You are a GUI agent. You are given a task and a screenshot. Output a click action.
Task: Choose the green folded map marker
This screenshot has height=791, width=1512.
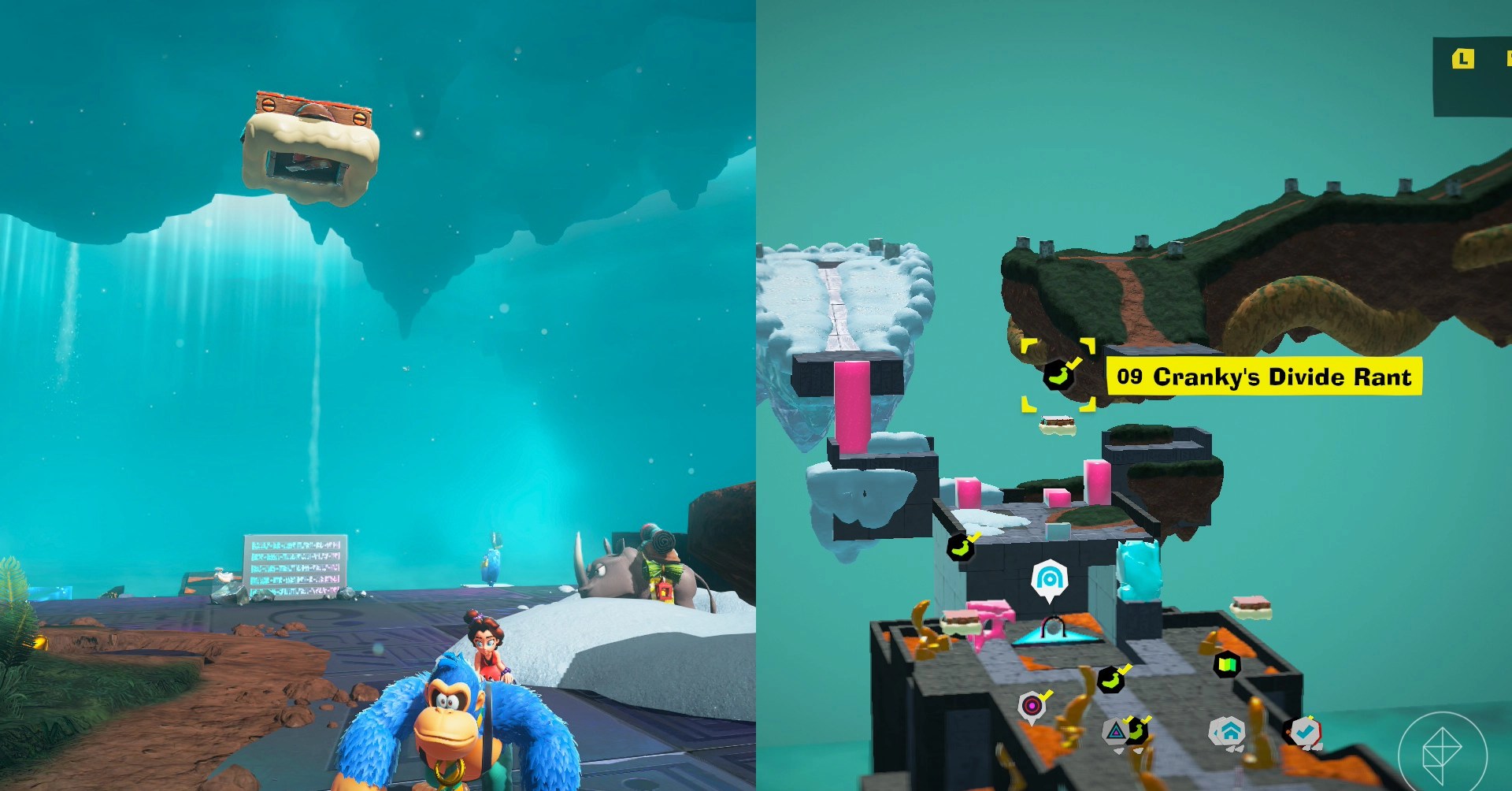(x=1227, y=665)
